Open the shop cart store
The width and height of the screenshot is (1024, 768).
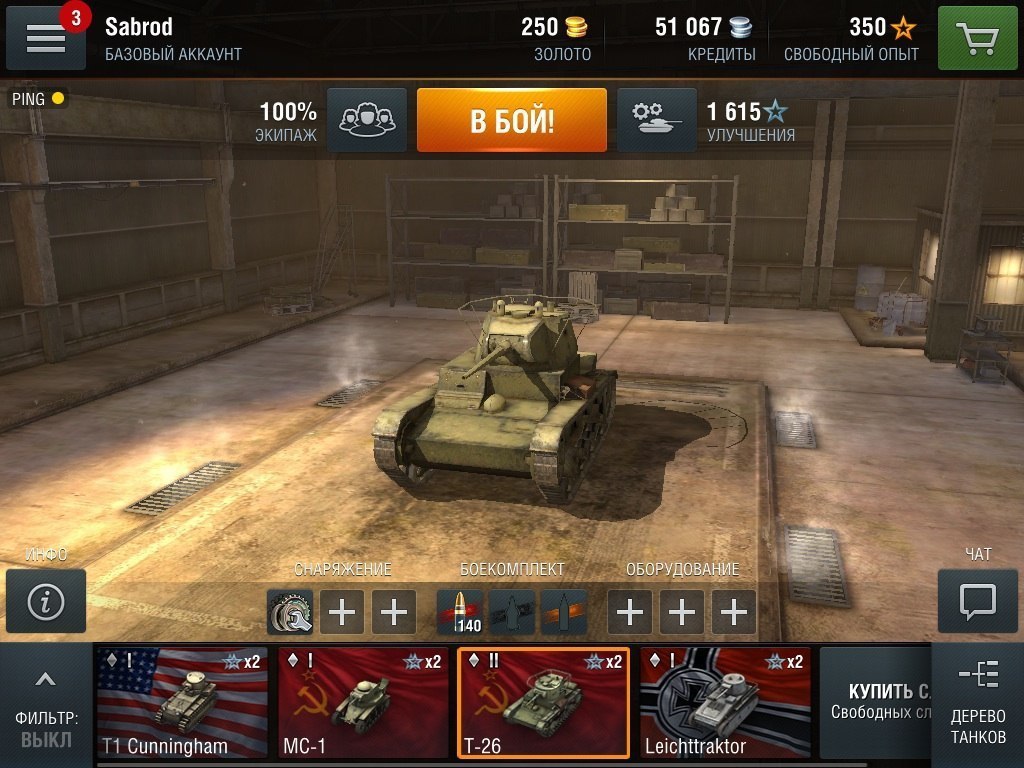tap(977, 38)
